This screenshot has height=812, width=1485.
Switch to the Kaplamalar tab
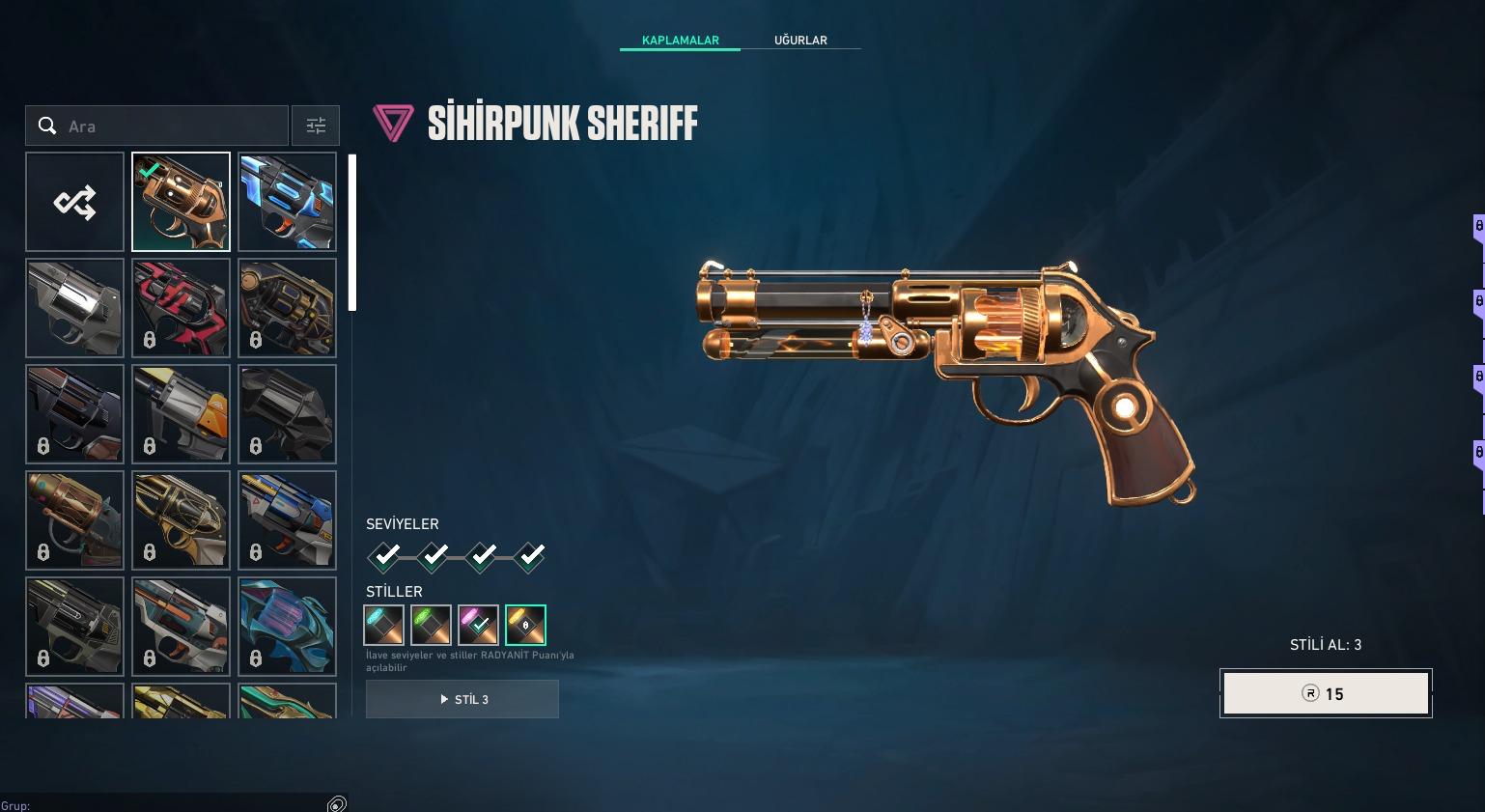[x=680, y=41]
